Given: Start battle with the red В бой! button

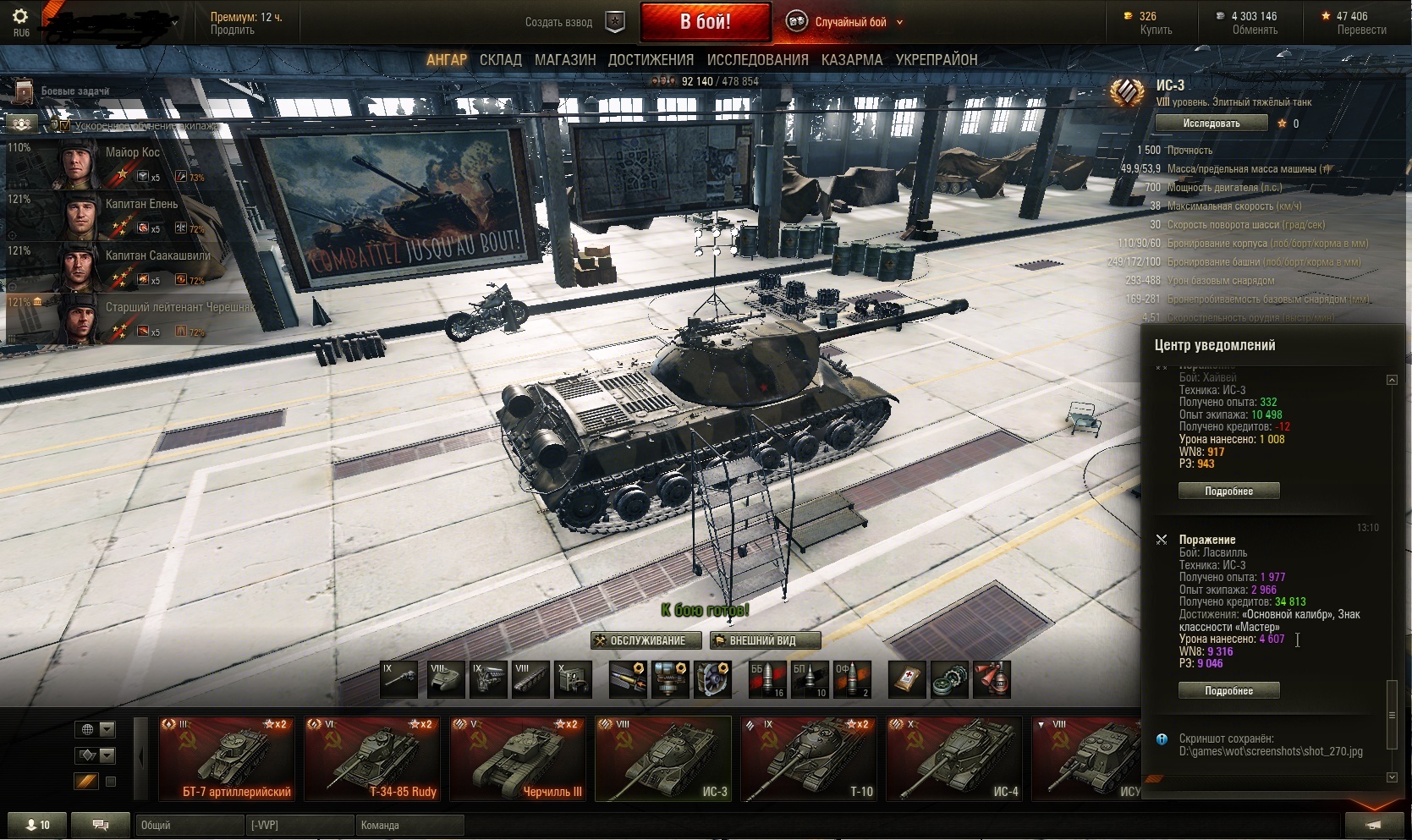Looking at the screenshot, I should click(x=705, y=22).
